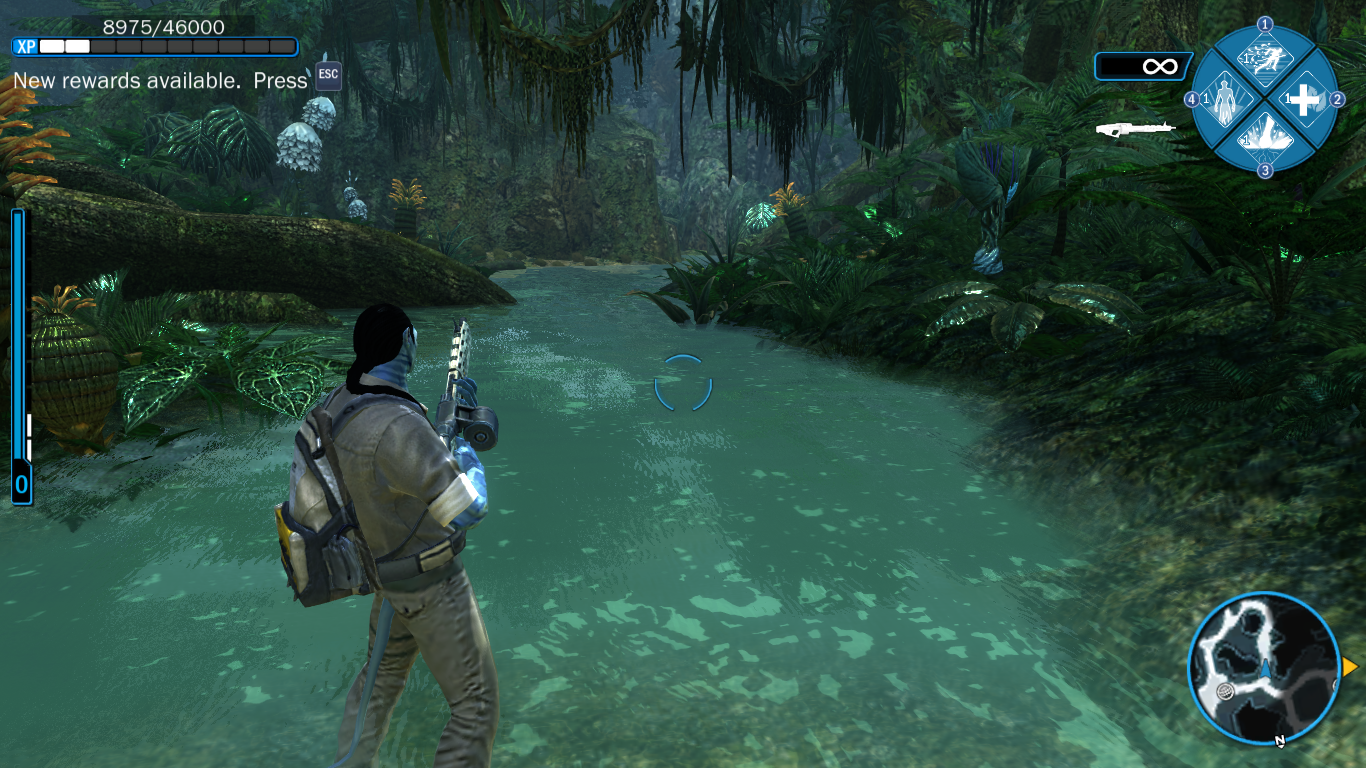Open the circular minimap
1366x768 pixels.
coord(1265,667)
